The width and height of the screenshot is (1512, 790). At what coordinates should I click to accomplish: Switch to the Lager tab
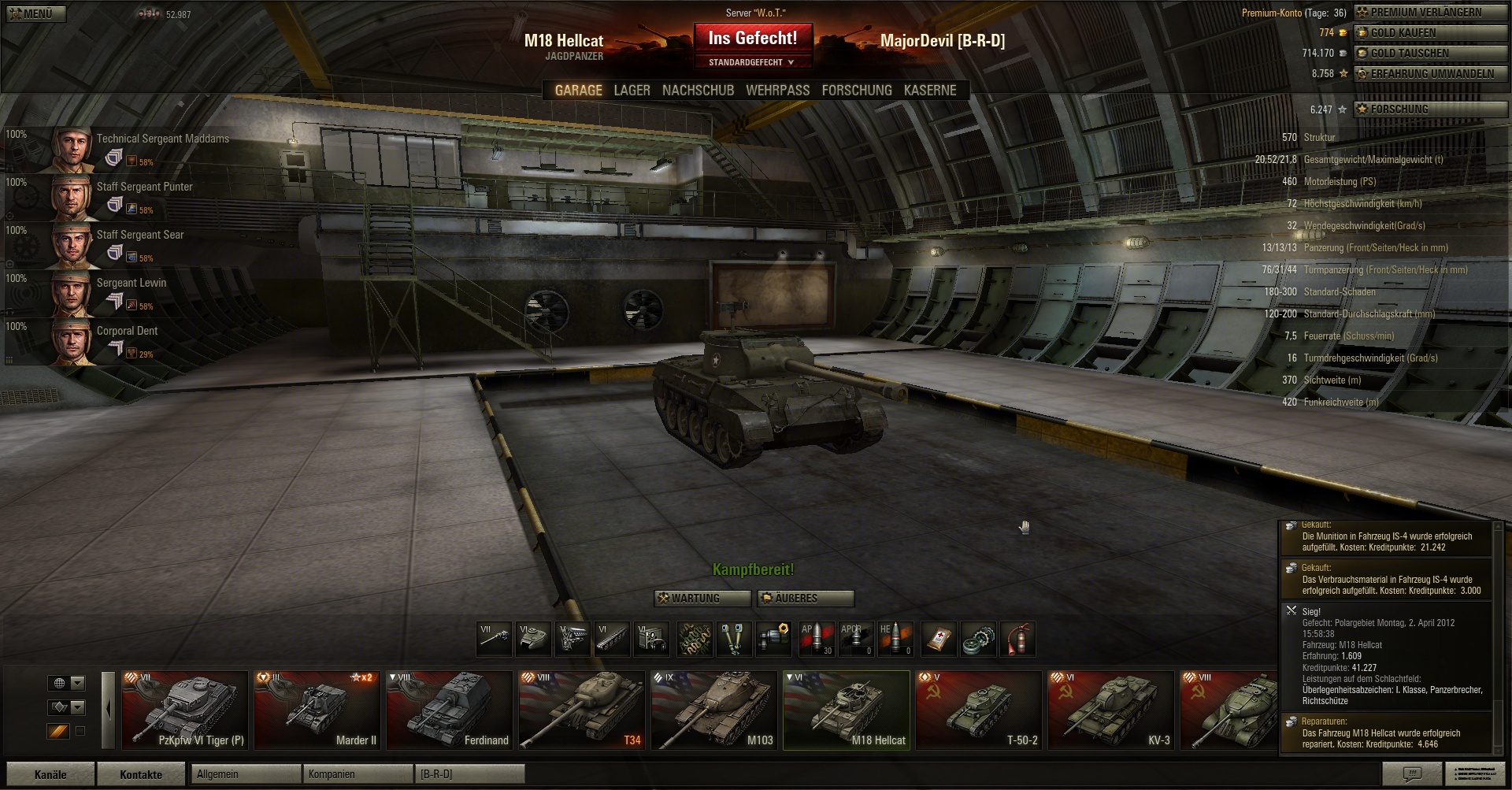632,91
